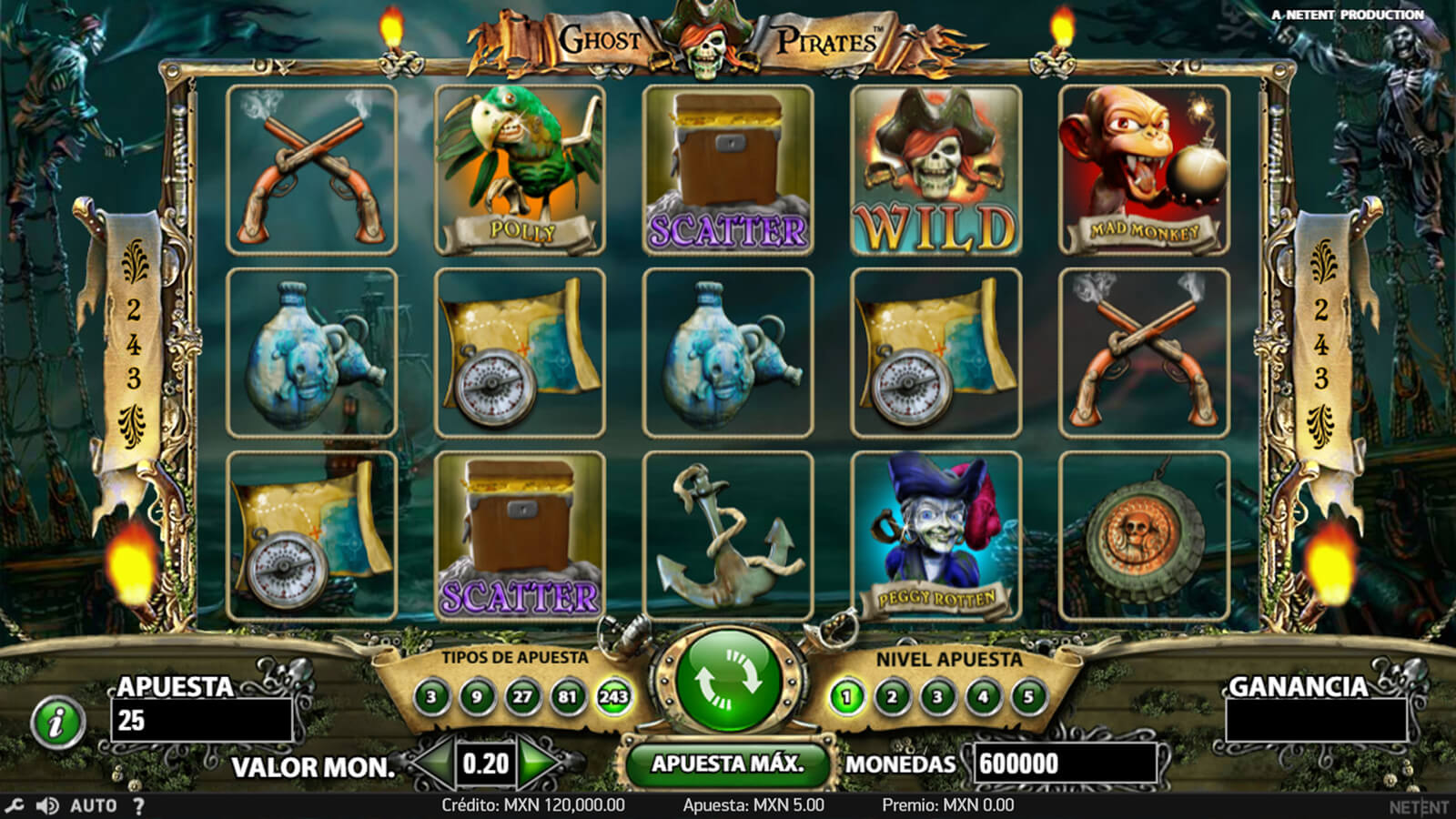Select the 243 bet type

pyautogui.click(x=613, y=698)
